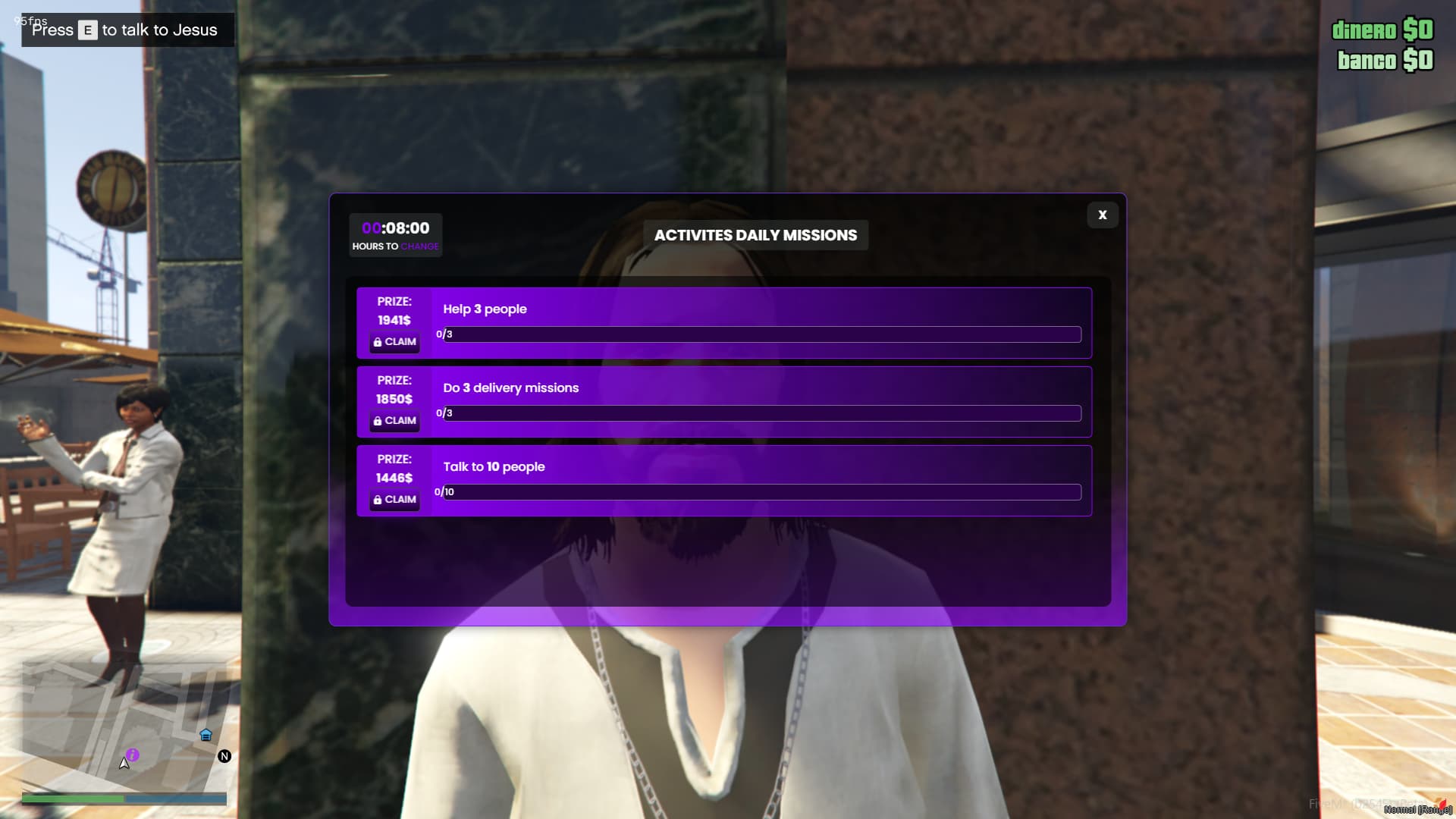Select the house blip on the minimap

205,735
